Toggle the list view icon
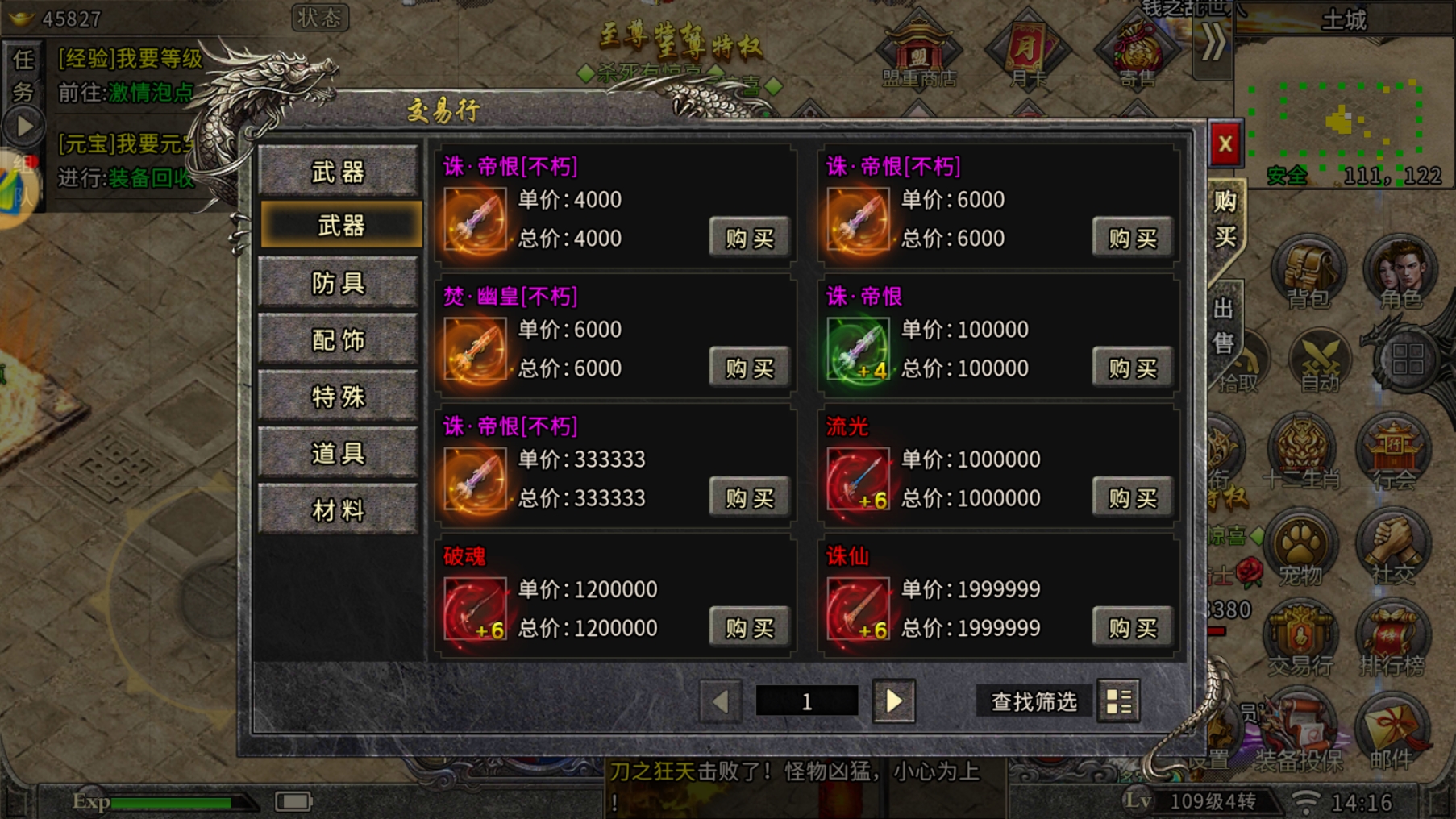This screenshot has height=819, width=1456. 1118,702
